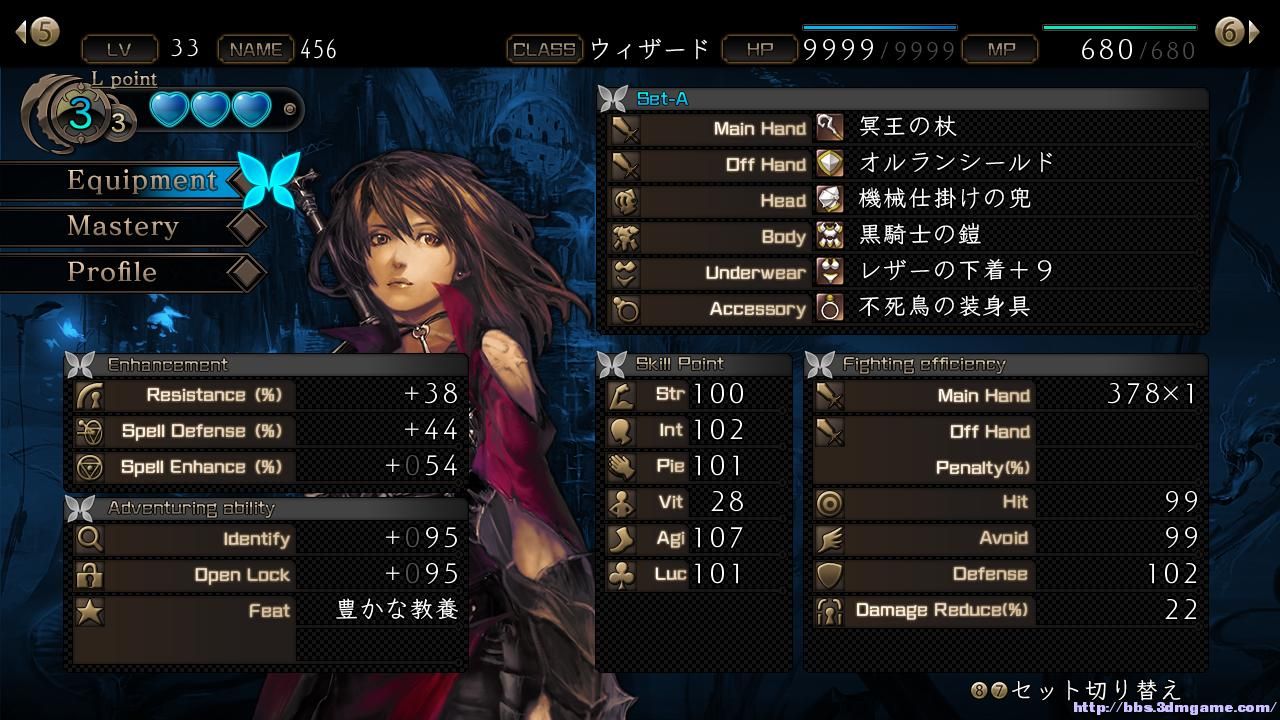
Task: Choose the Accessory equipment slot
Action: (x=905, y=308)
